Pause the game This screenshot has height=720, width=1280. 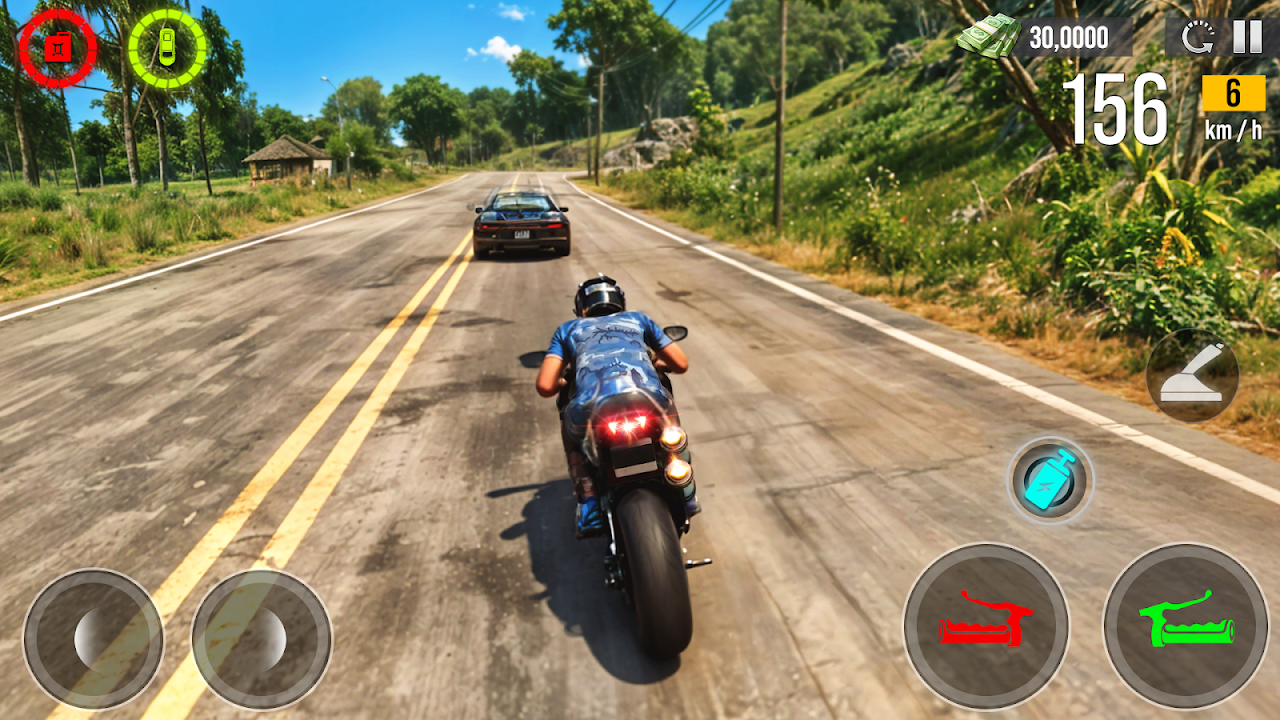coord(1247,37)
